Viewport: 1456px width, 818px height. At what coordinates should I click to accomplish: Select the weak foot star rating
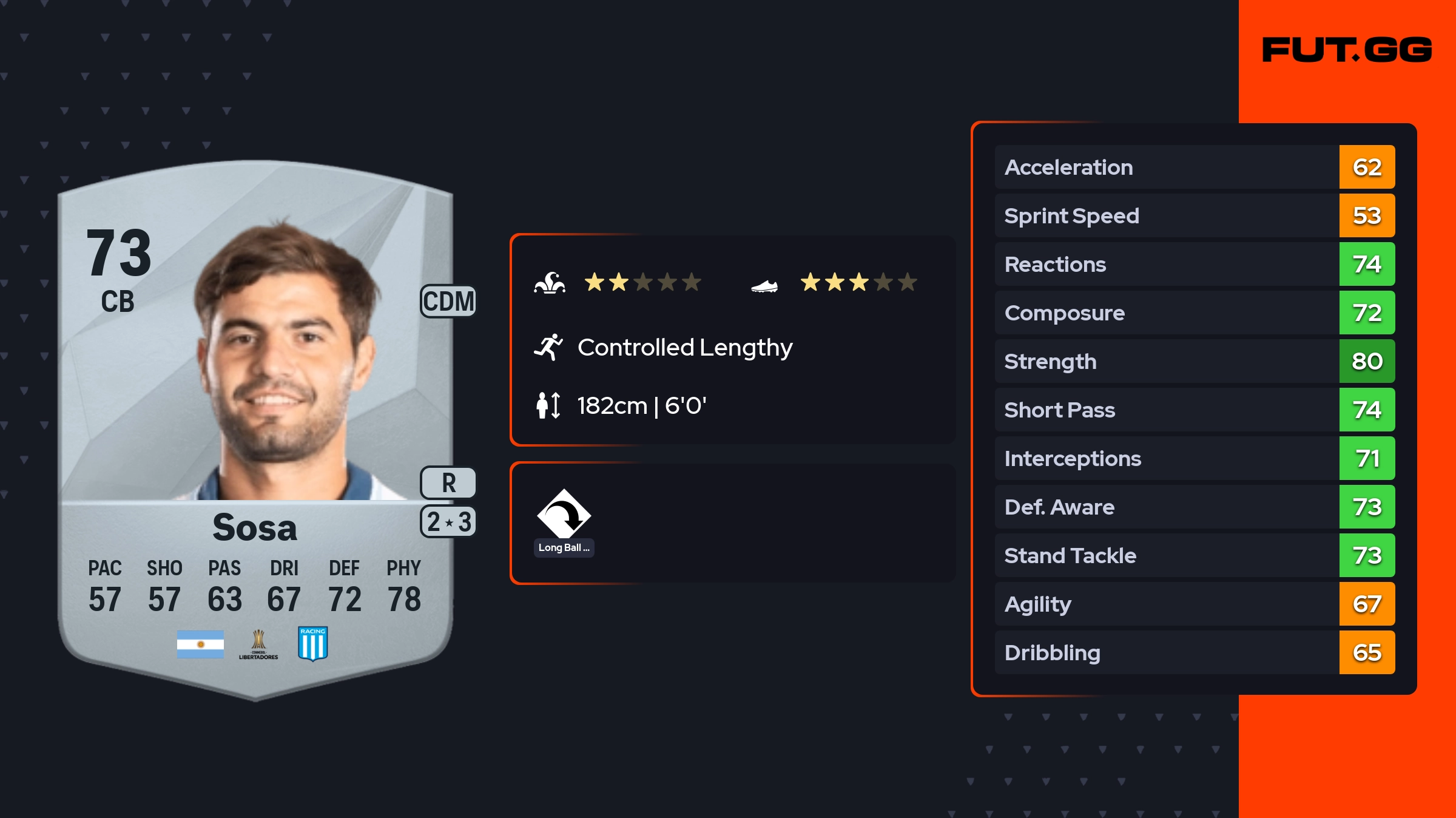click(x=858, y=282)
